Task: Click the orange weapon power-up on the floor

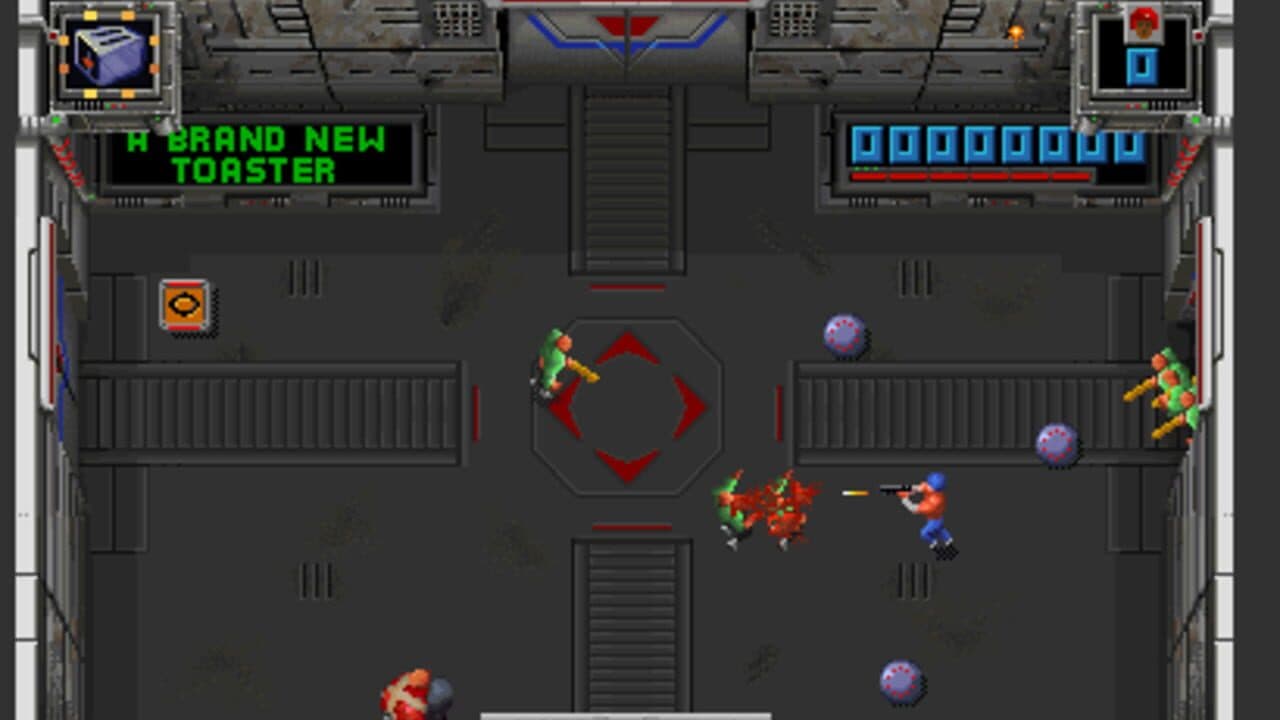Action: tap(183, 306)
